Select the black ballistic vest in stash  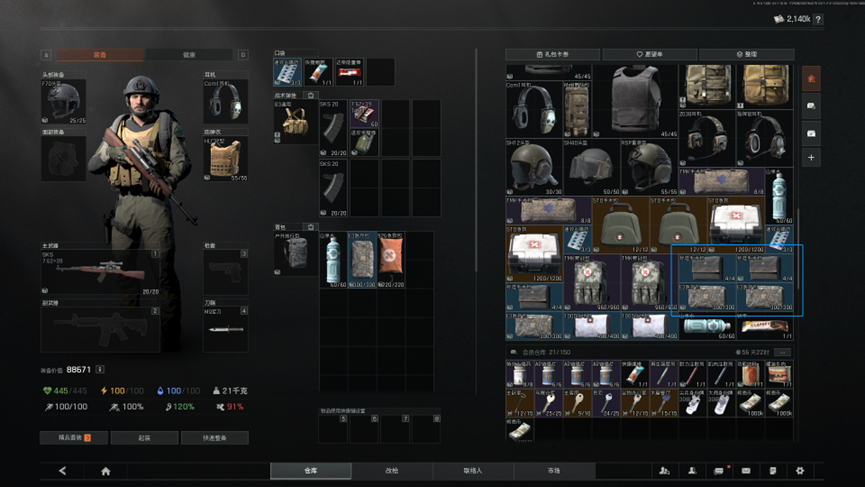[x=635, y=98]
